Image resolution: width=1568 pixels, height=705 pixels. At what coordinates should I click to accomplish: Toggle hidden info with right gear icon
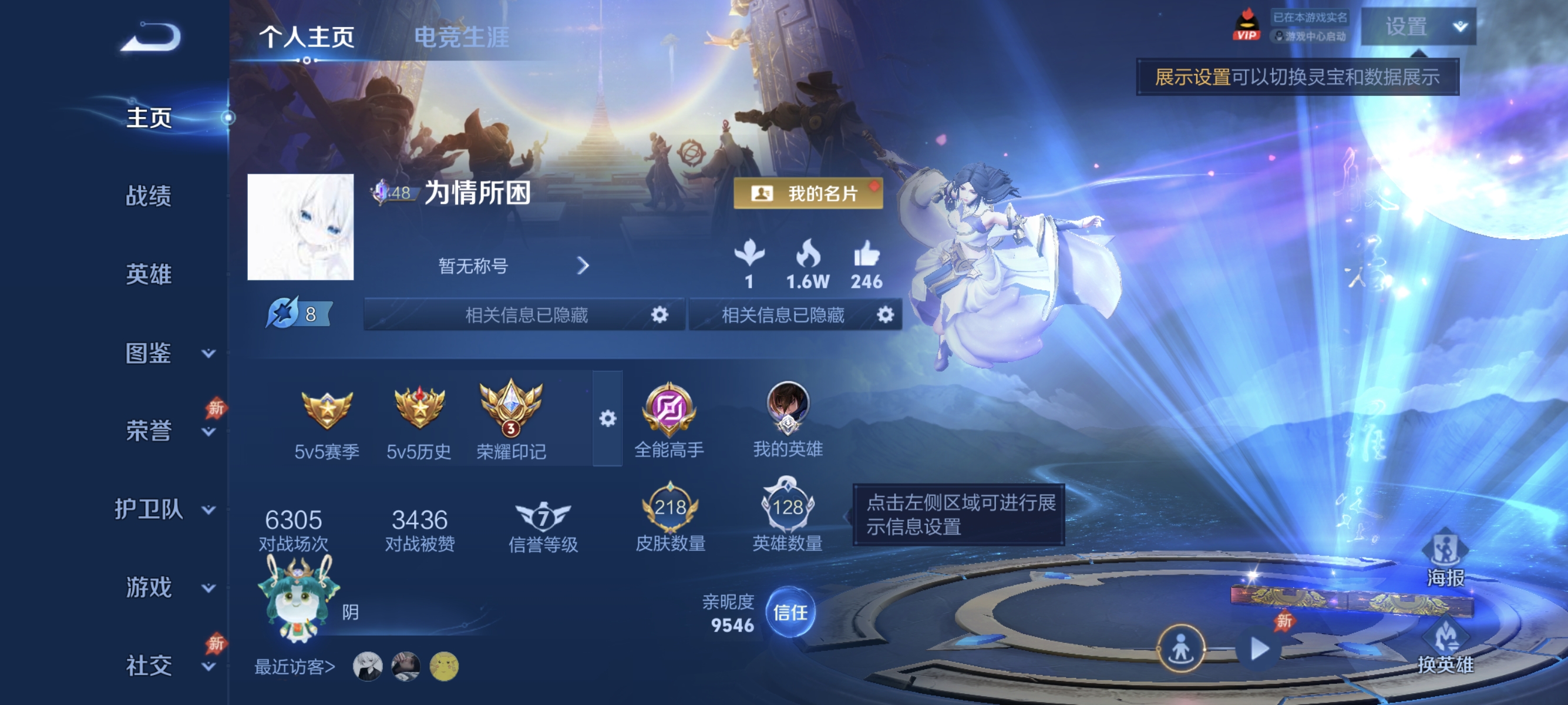[x=886, y=315]
